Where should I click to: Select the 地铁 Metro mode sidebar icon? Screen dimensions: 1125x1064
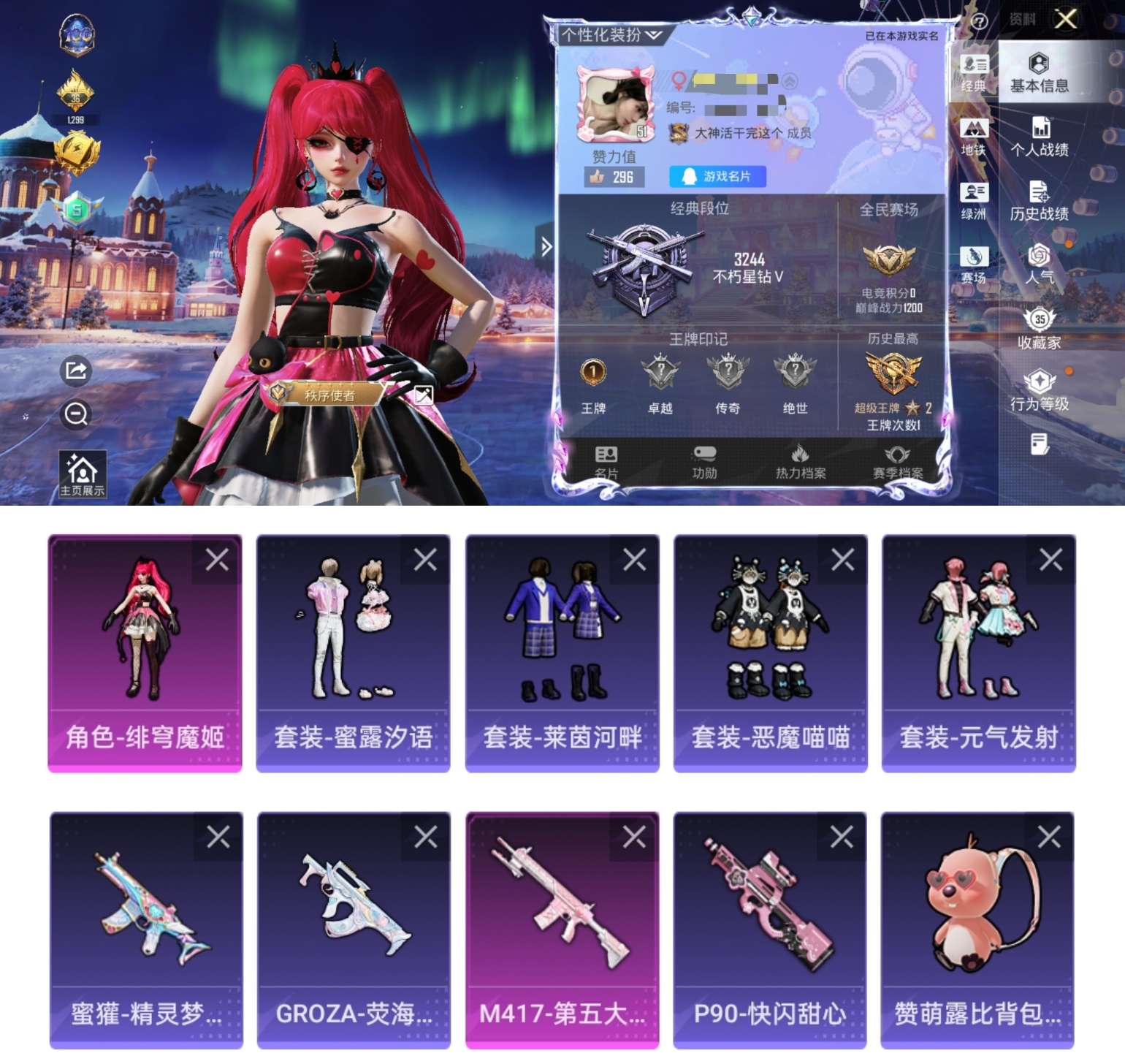tap(973, 136)
